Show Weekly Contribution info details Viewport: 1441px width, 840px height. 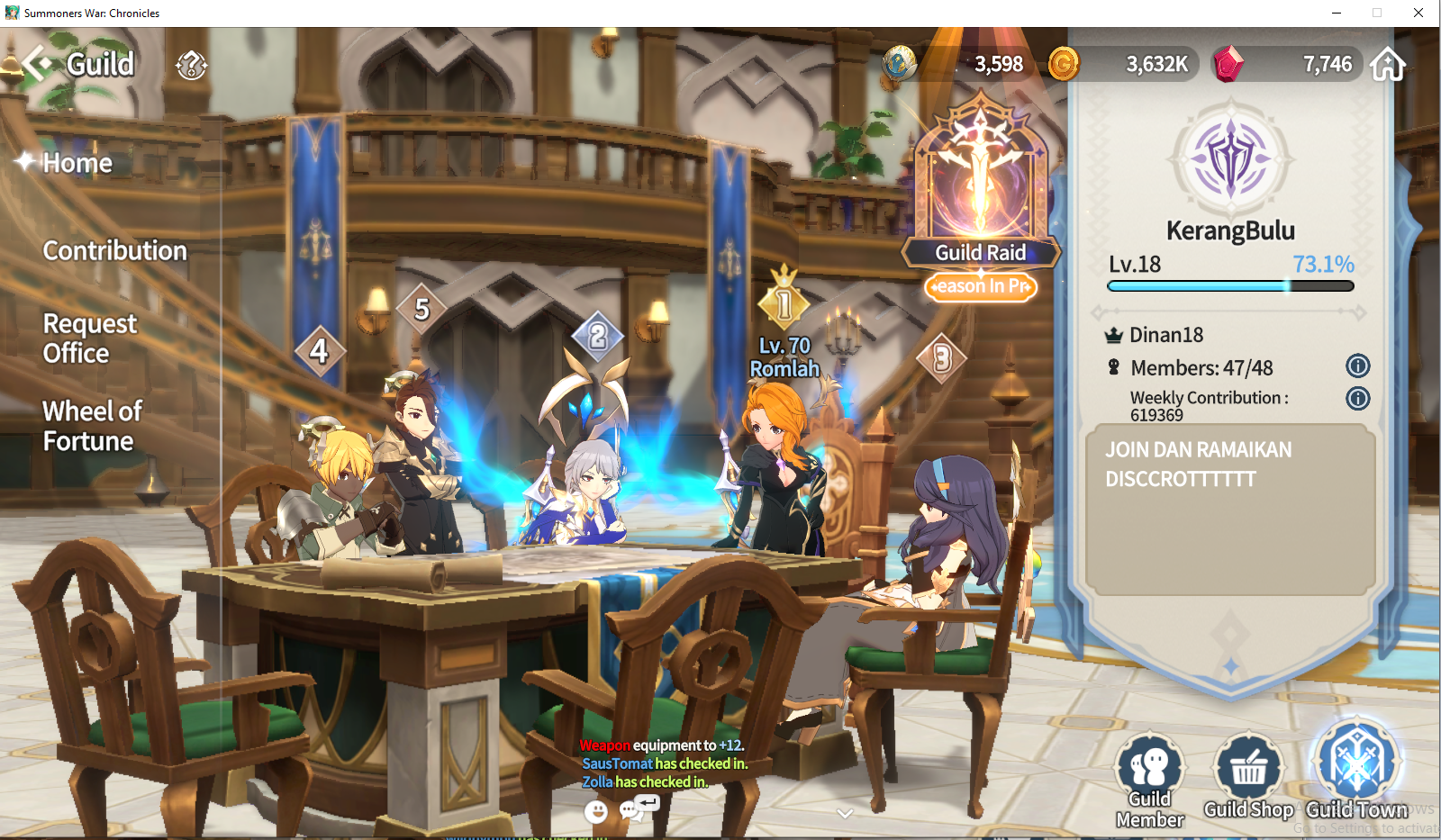(1357, 398)
